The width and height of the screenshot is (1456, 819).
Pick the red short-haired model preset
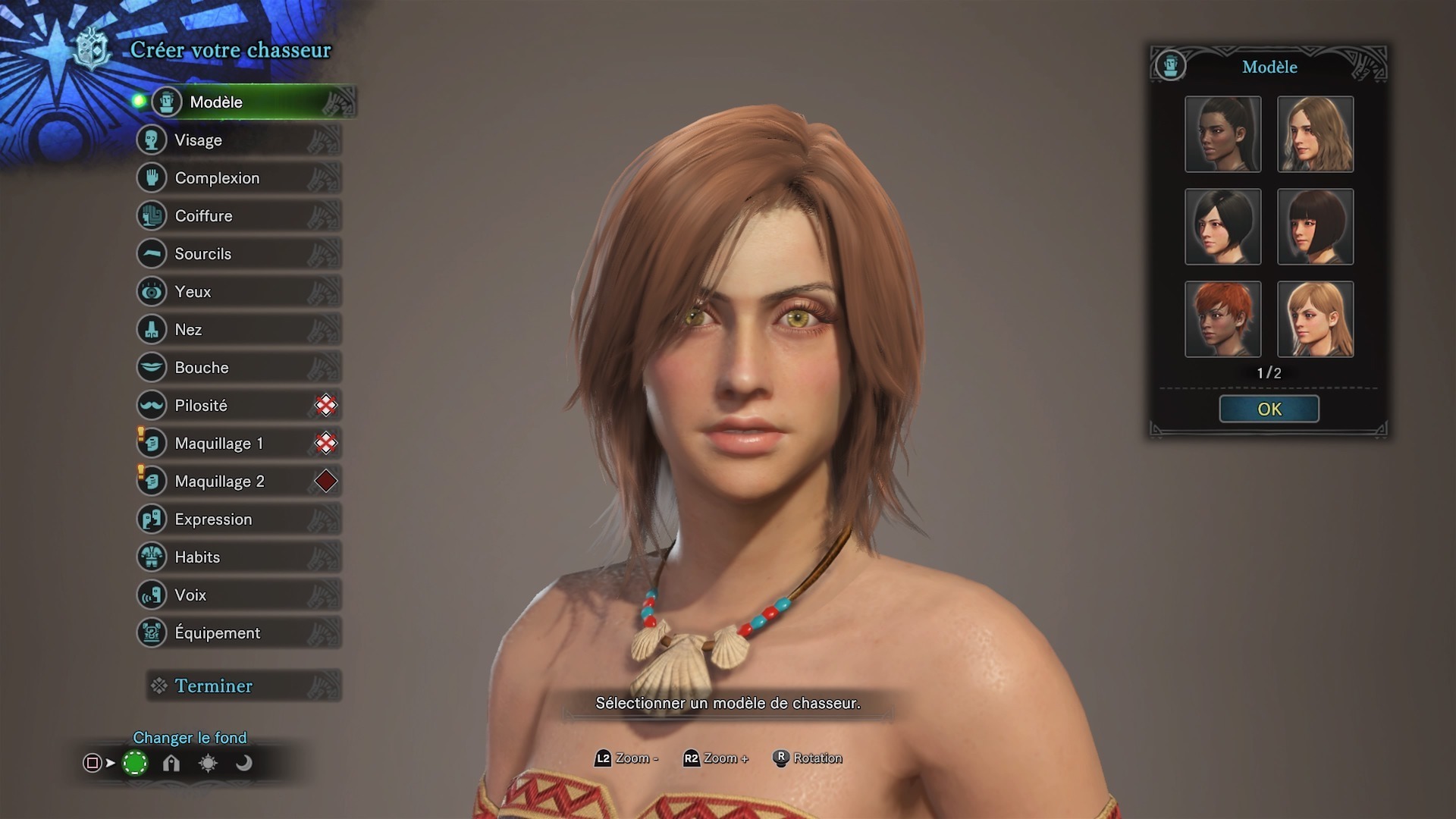click(1222, 319)
